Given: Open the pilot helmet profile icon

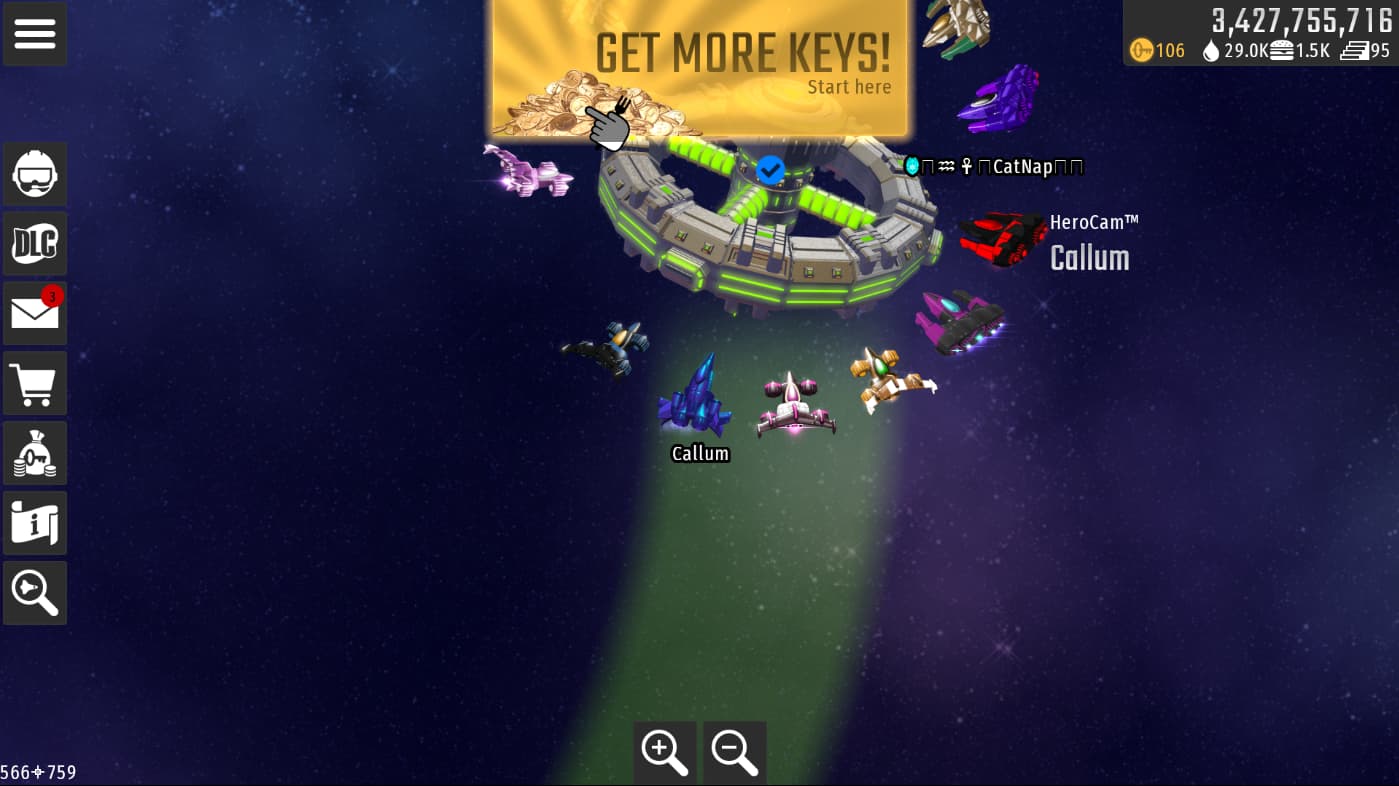Looking at the screenshot, I should [35, 174].
